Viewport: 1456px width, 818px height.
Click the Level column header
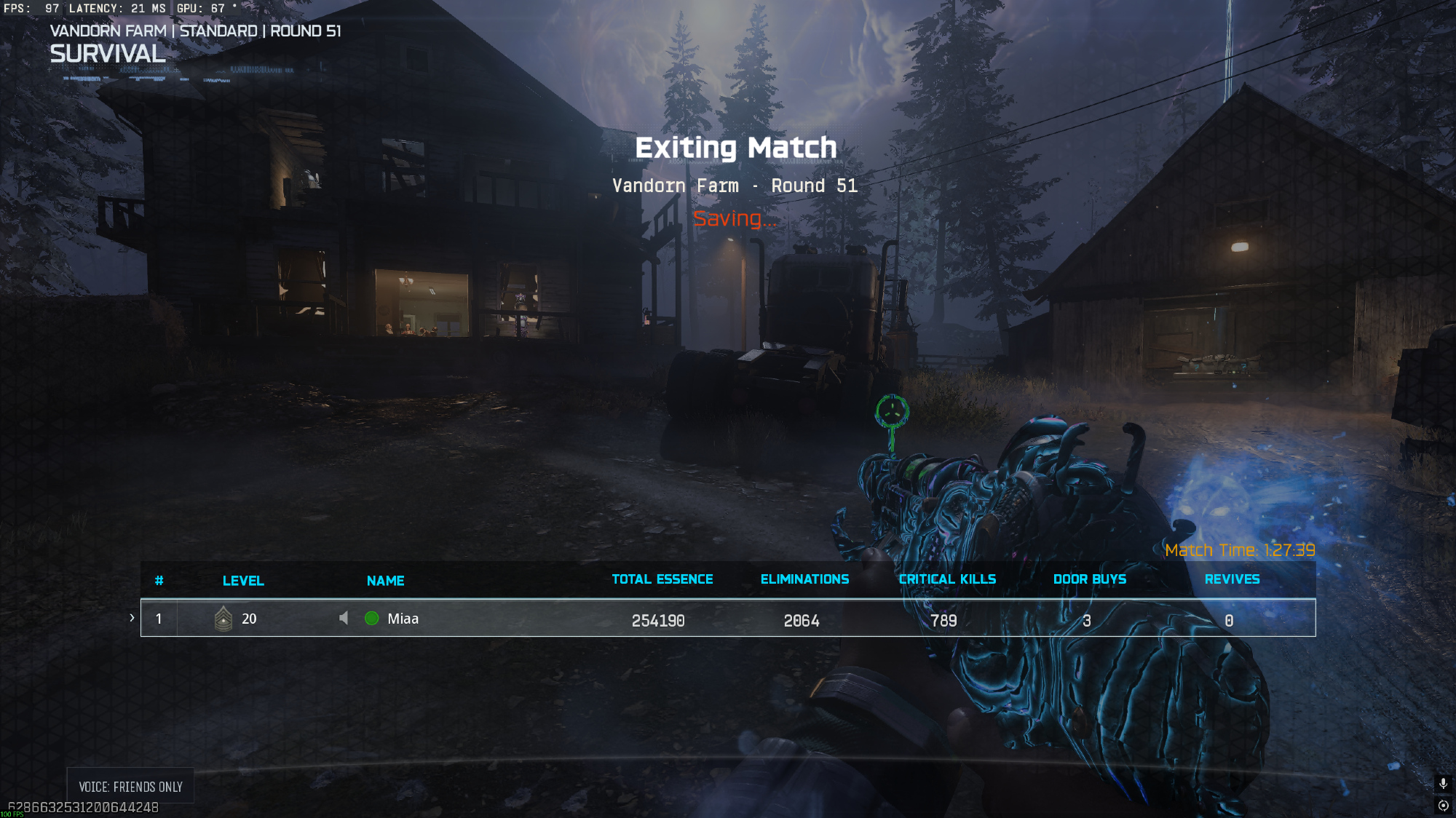point(243,581)
